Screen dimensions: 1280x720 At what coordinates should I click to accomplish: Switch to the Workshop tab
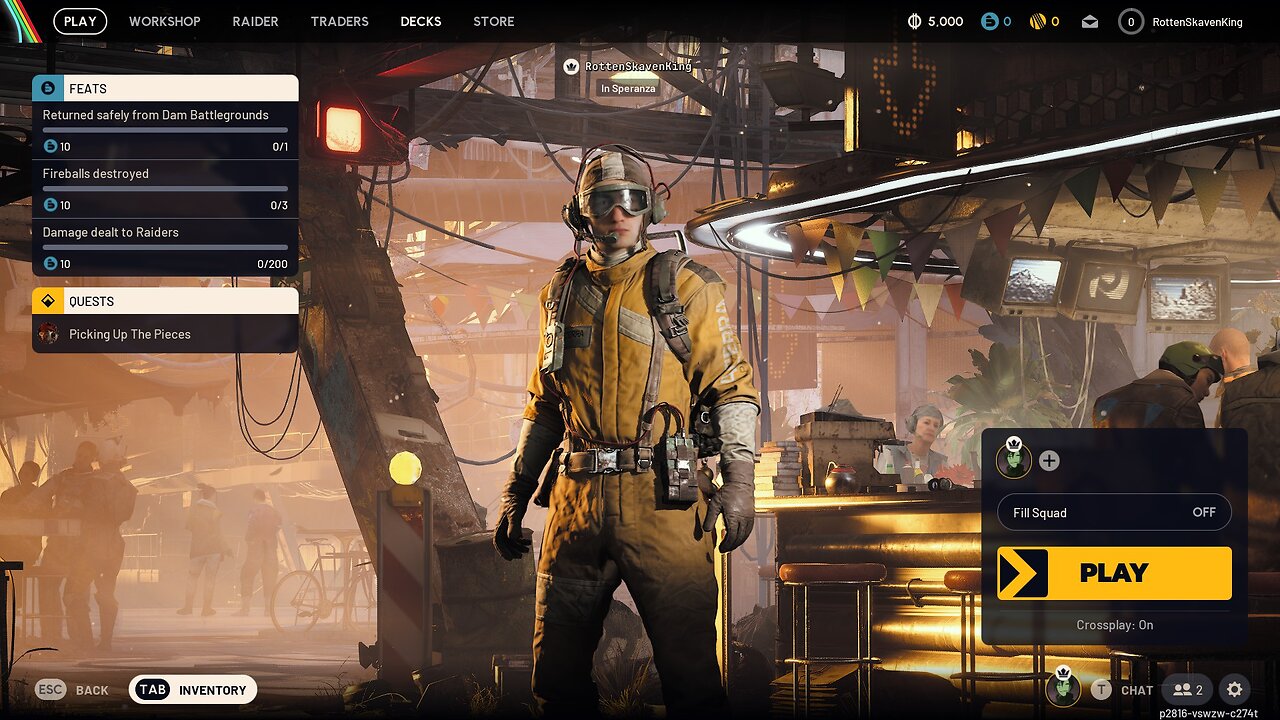[164, 21]
